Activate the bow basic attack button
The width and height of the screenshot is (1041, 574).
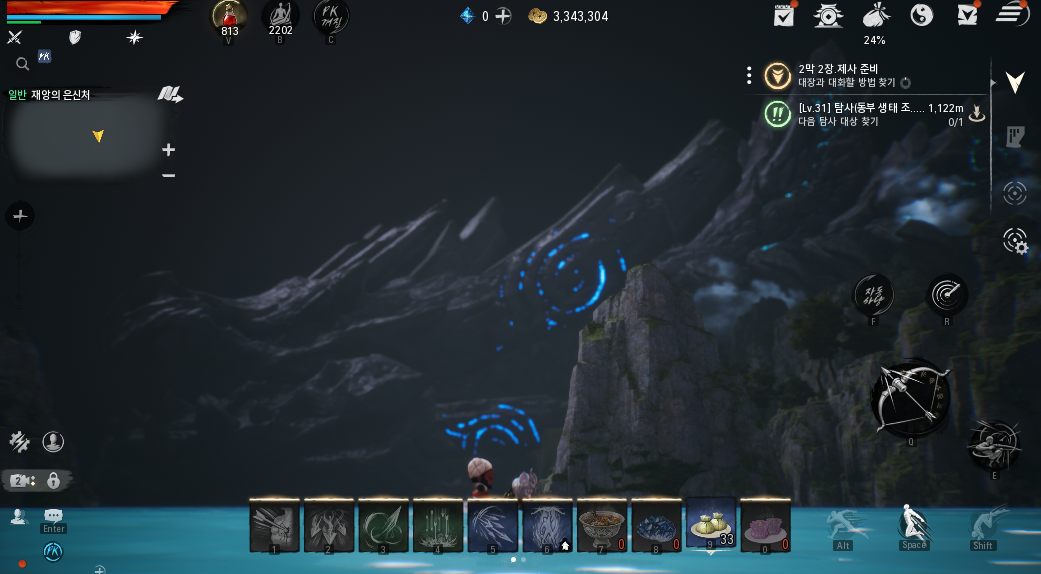click(x=909, y=397)
